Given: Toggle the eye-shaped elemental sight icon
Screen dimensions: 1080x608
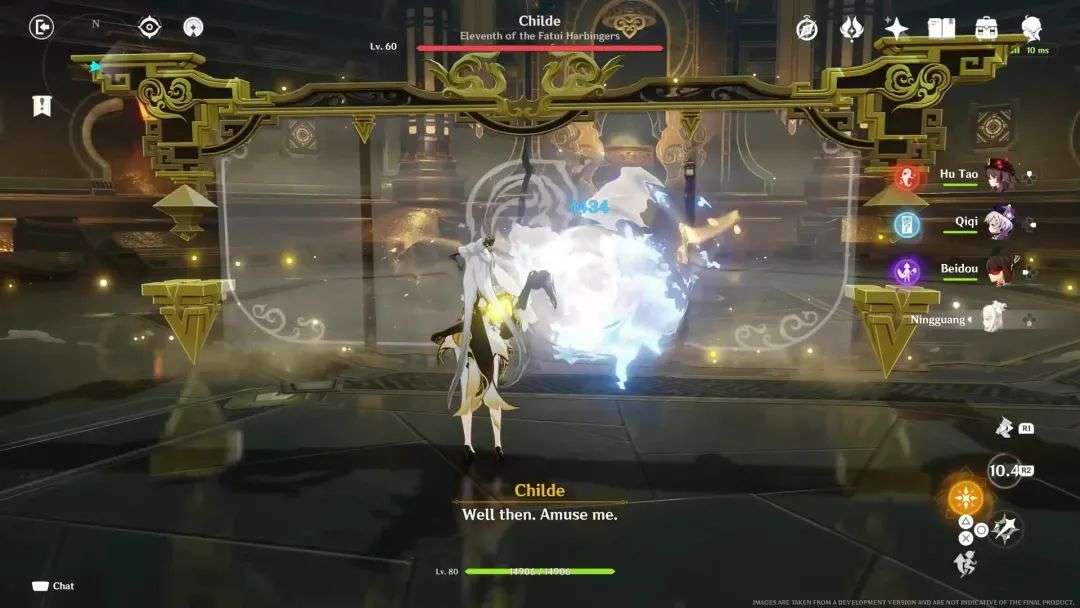Looking at the screenshot, I should point(149,27).
